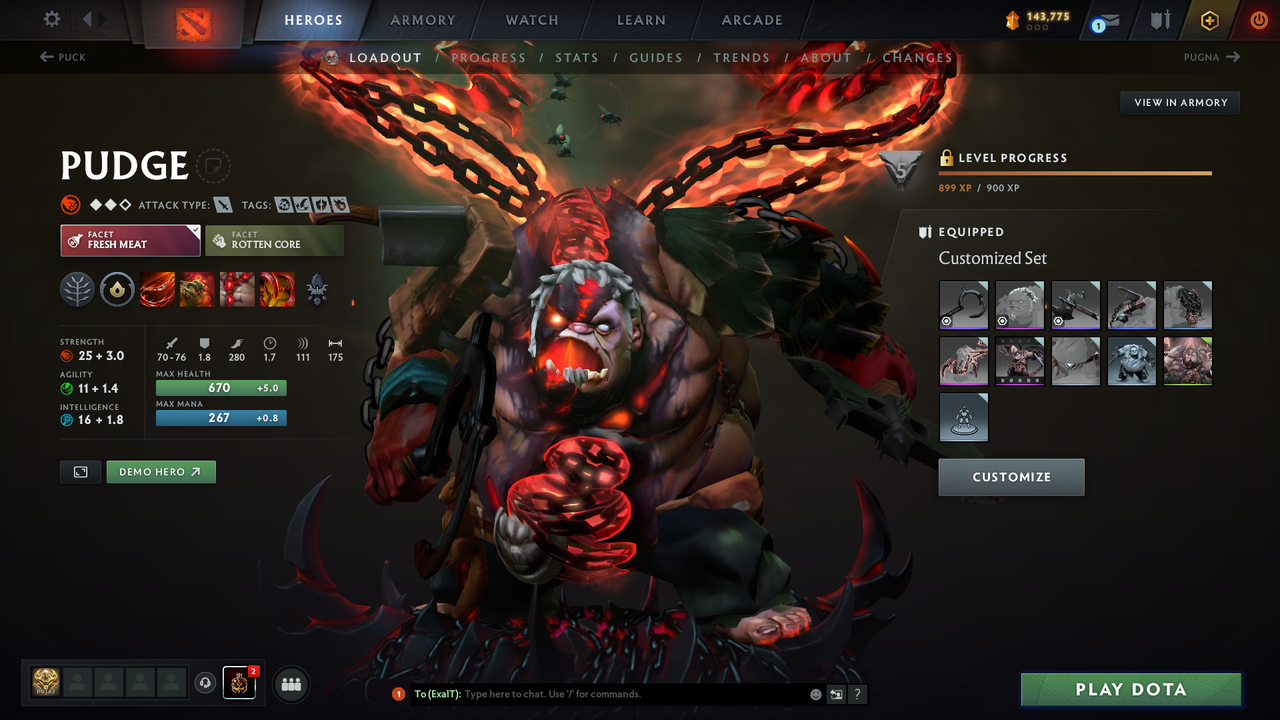Click the innate ability droplet icon

[117, 290]
